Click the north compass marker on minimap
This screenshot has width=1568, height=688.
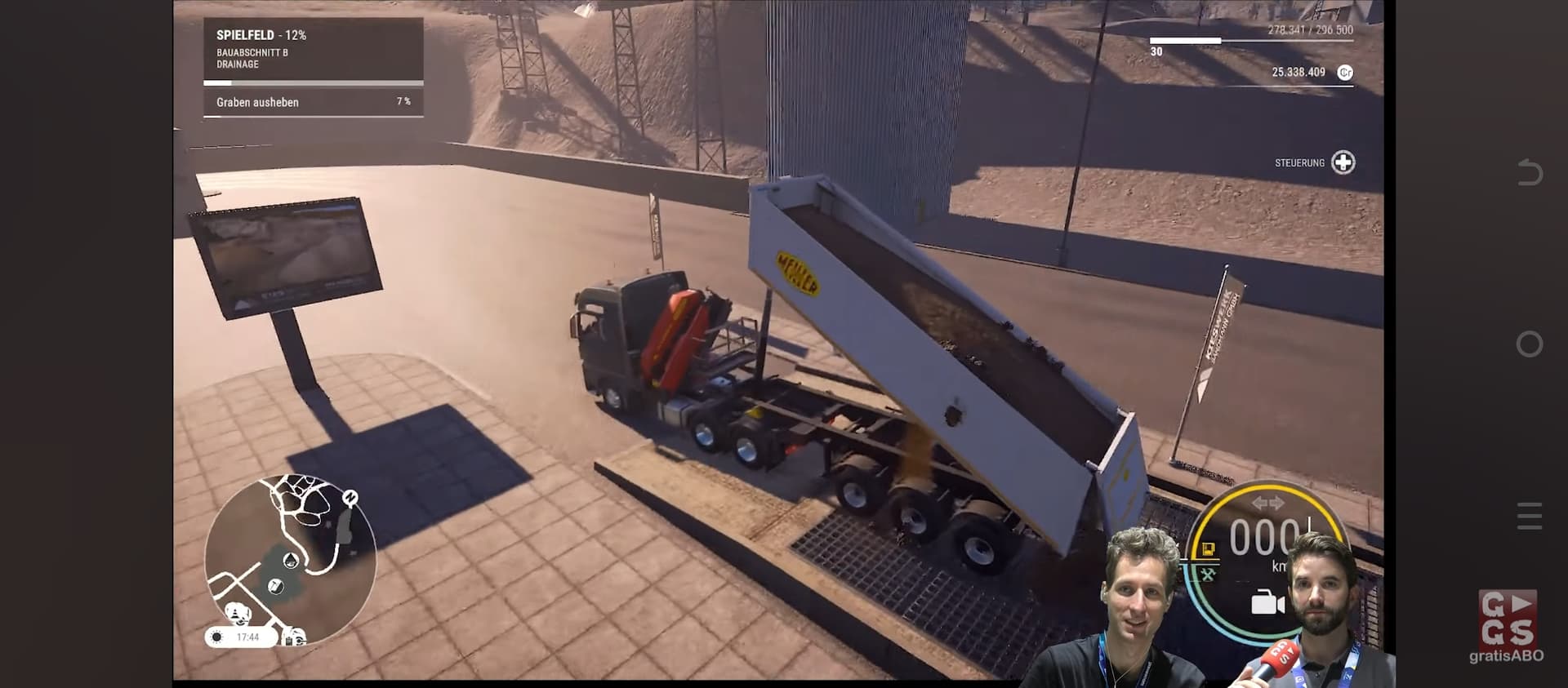pos(350,497)
